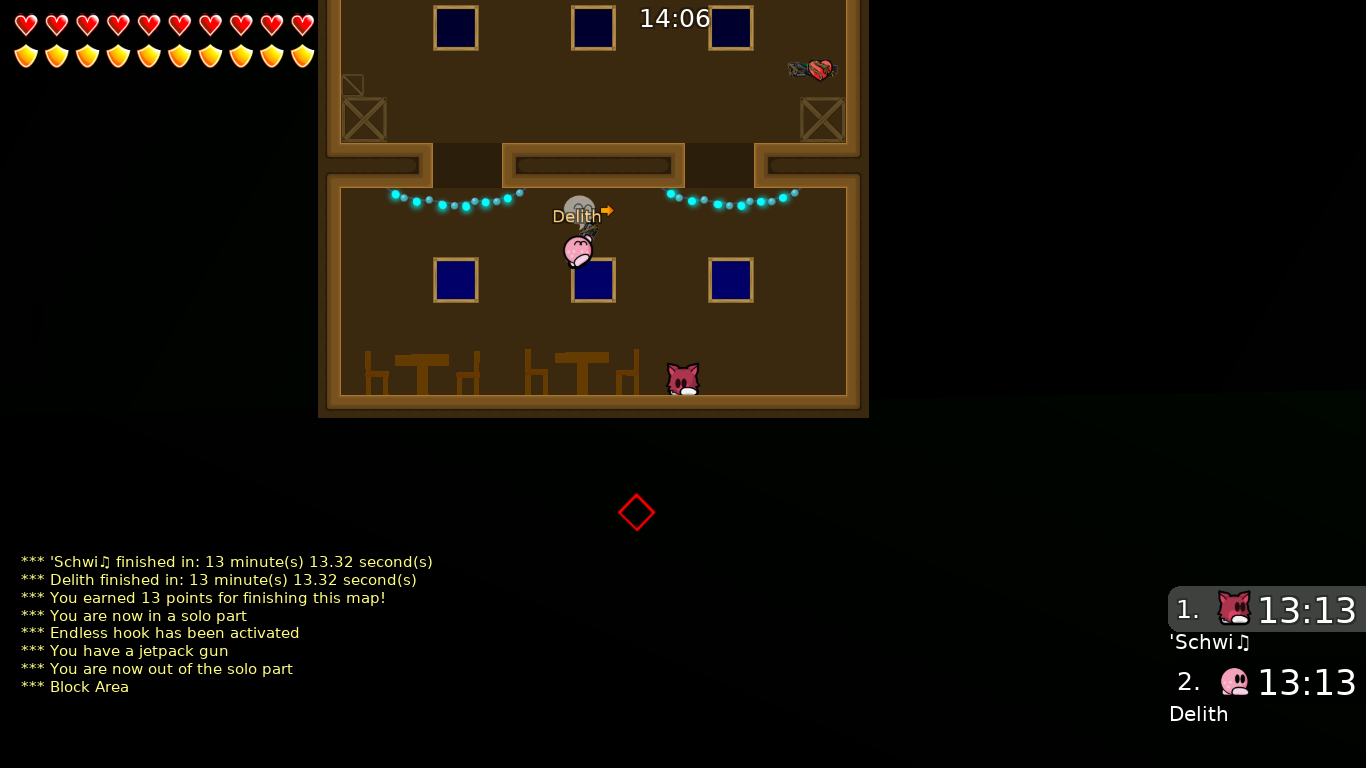Viewport: 1366px width, 768px height.
Task: Click Delith's pink tee avatar on the leaderboard
Action: [x=1234, y=681]
